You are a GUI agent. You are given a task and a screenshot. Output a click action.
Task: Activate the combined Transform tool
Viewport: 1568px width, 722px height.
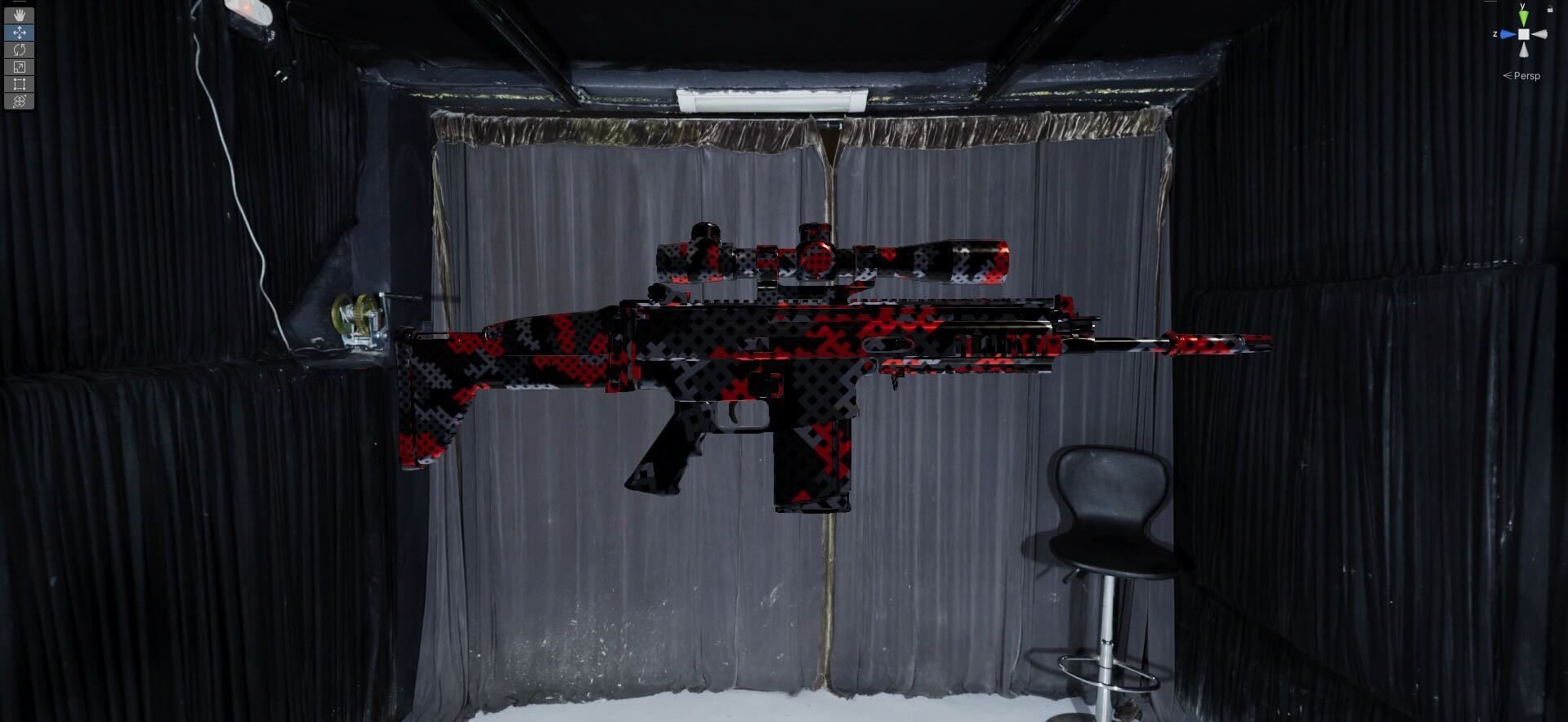point(20,100)
